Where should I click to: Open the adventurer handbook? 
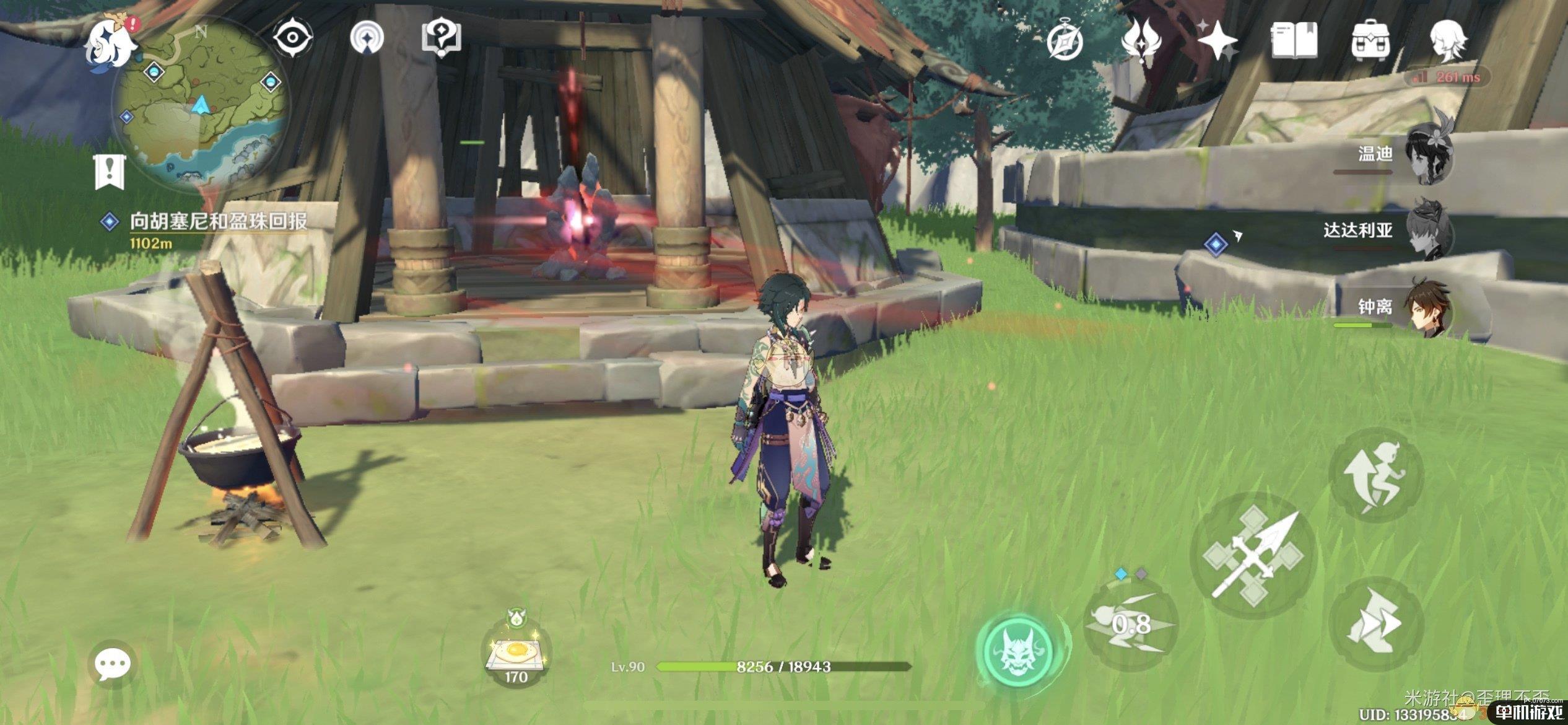click(x=1294, y=41)
